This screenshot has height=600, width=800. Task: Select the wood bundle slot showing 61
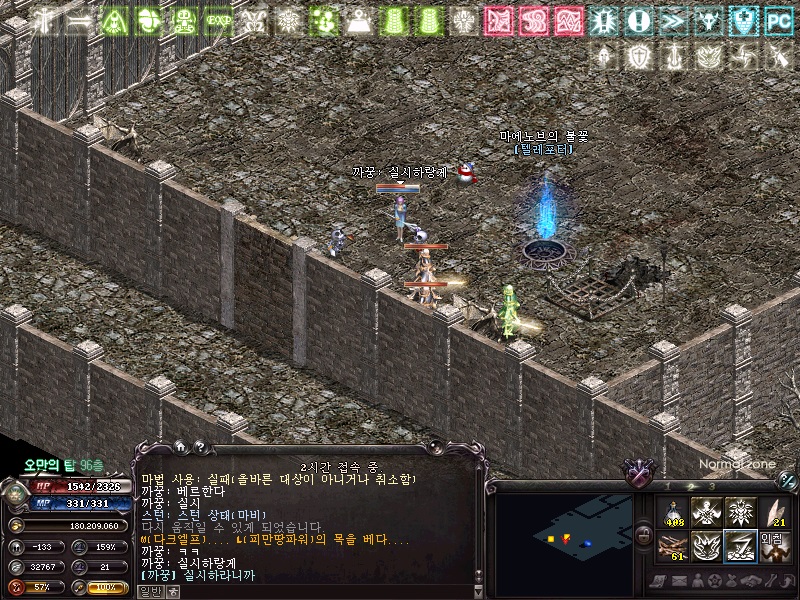tap(673, 546)
